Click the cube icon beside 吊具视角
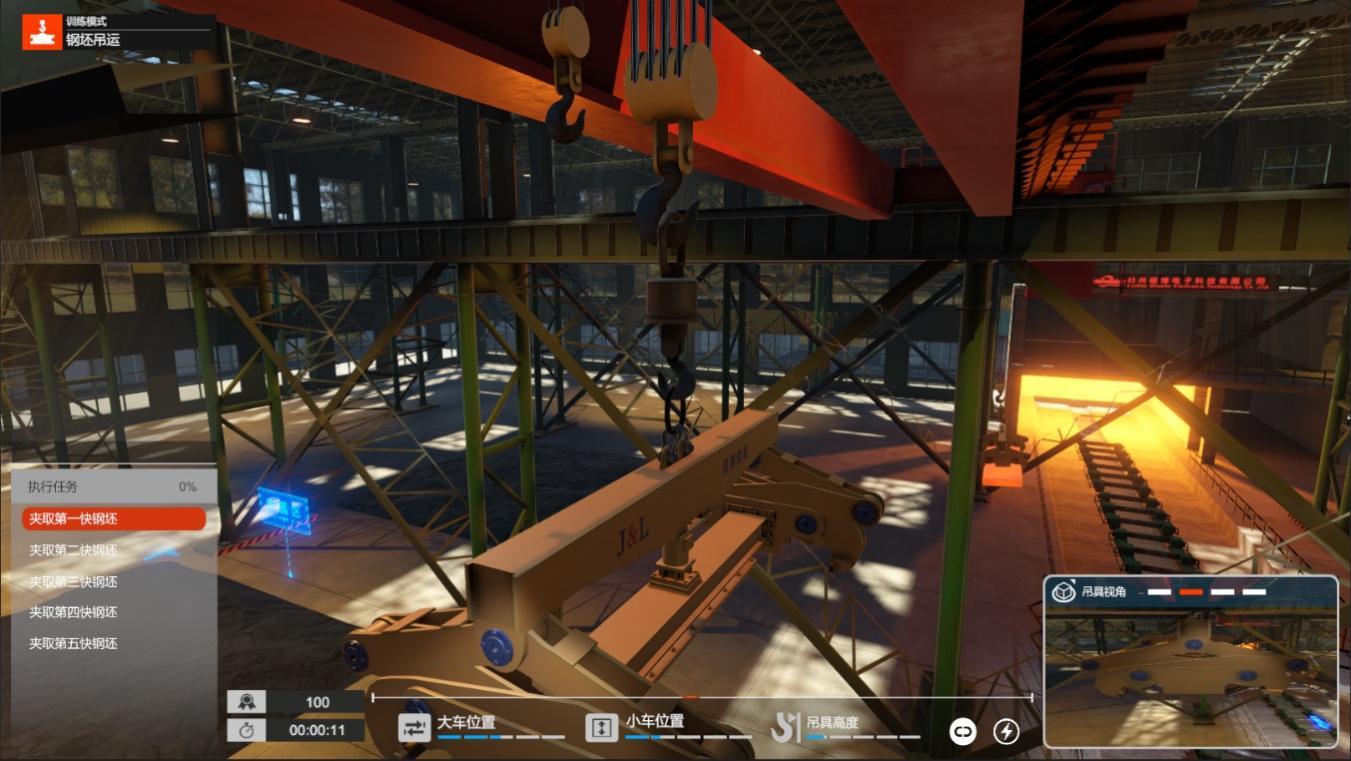The width and height of the screenshot is (1351, 761). point(1063,592)
